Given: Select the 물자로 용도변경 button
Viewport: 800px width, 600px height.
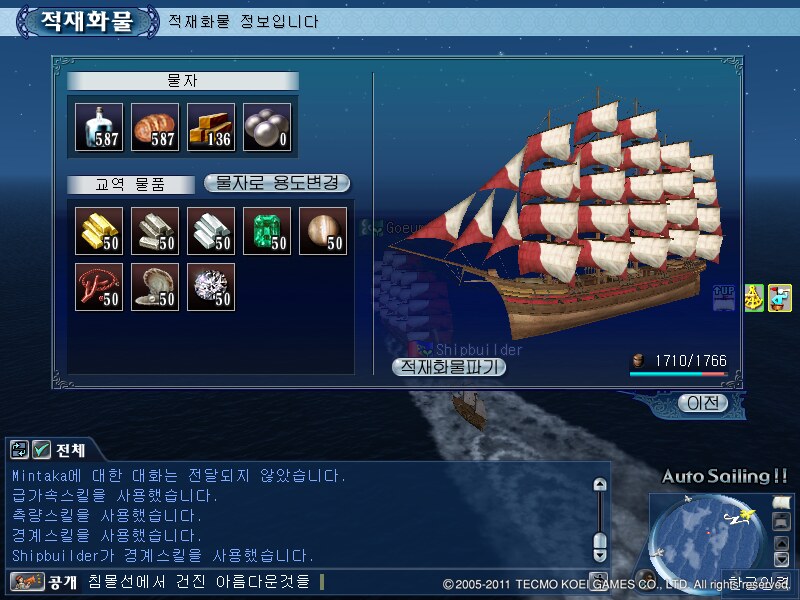Looking at the screenshot, I should pos(277,183).
